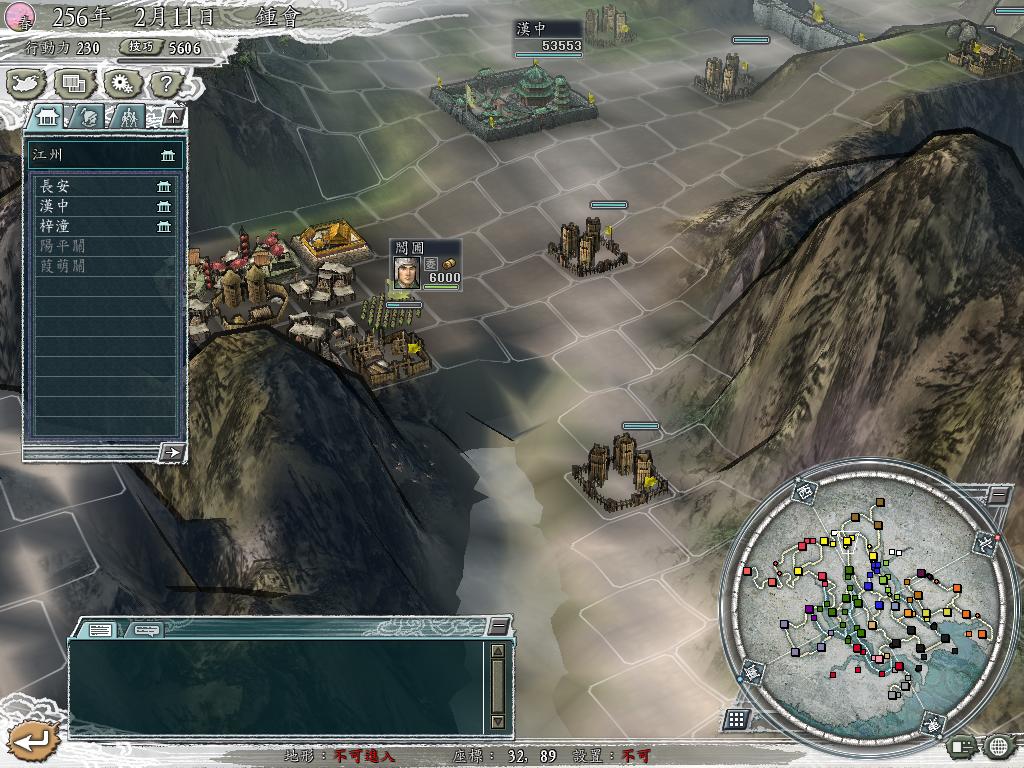
Task: Click the globe icon at bottom right
Action: pos(997,745)
